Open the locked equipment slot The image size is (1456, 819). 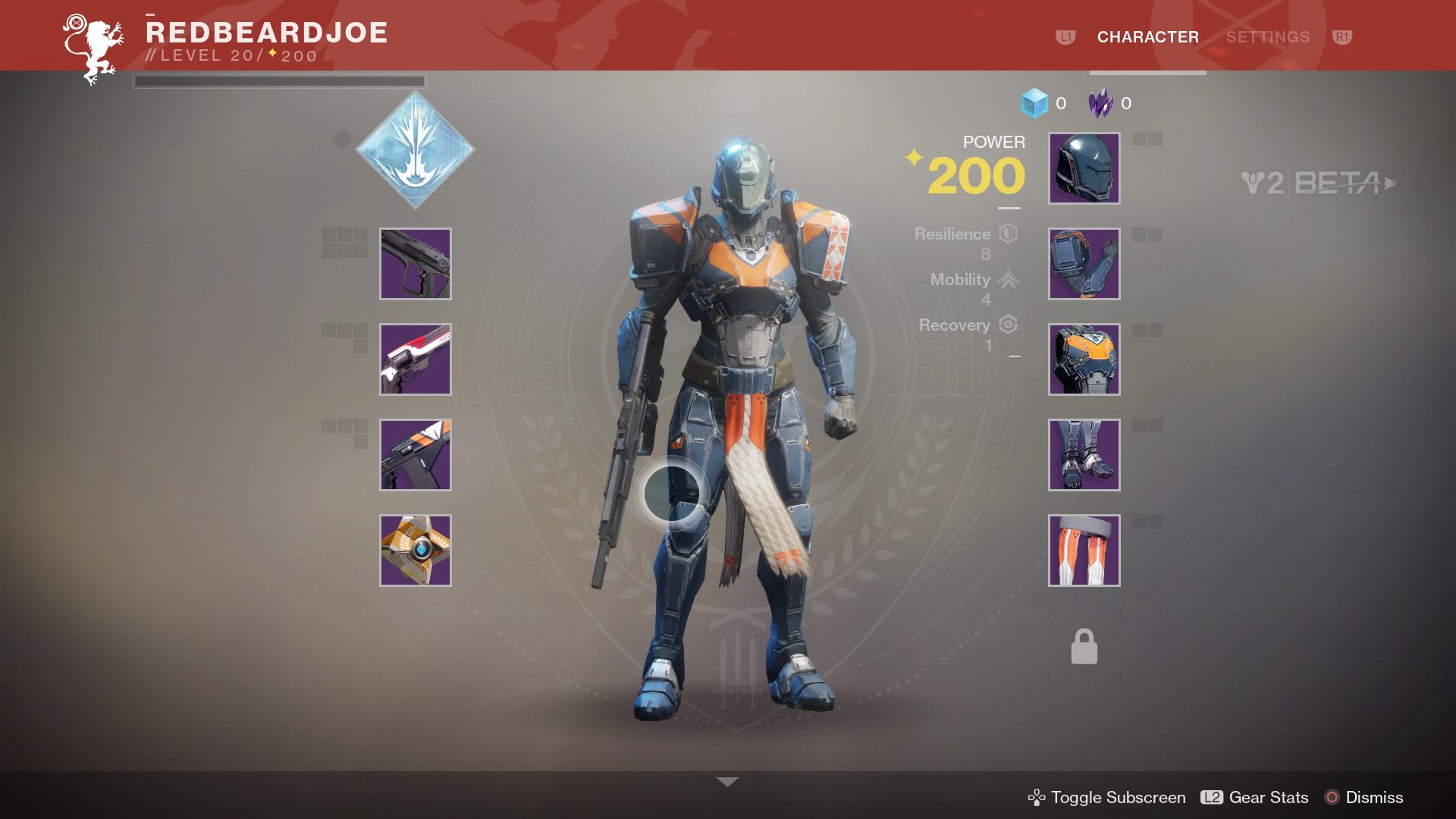coord(1083,645)
